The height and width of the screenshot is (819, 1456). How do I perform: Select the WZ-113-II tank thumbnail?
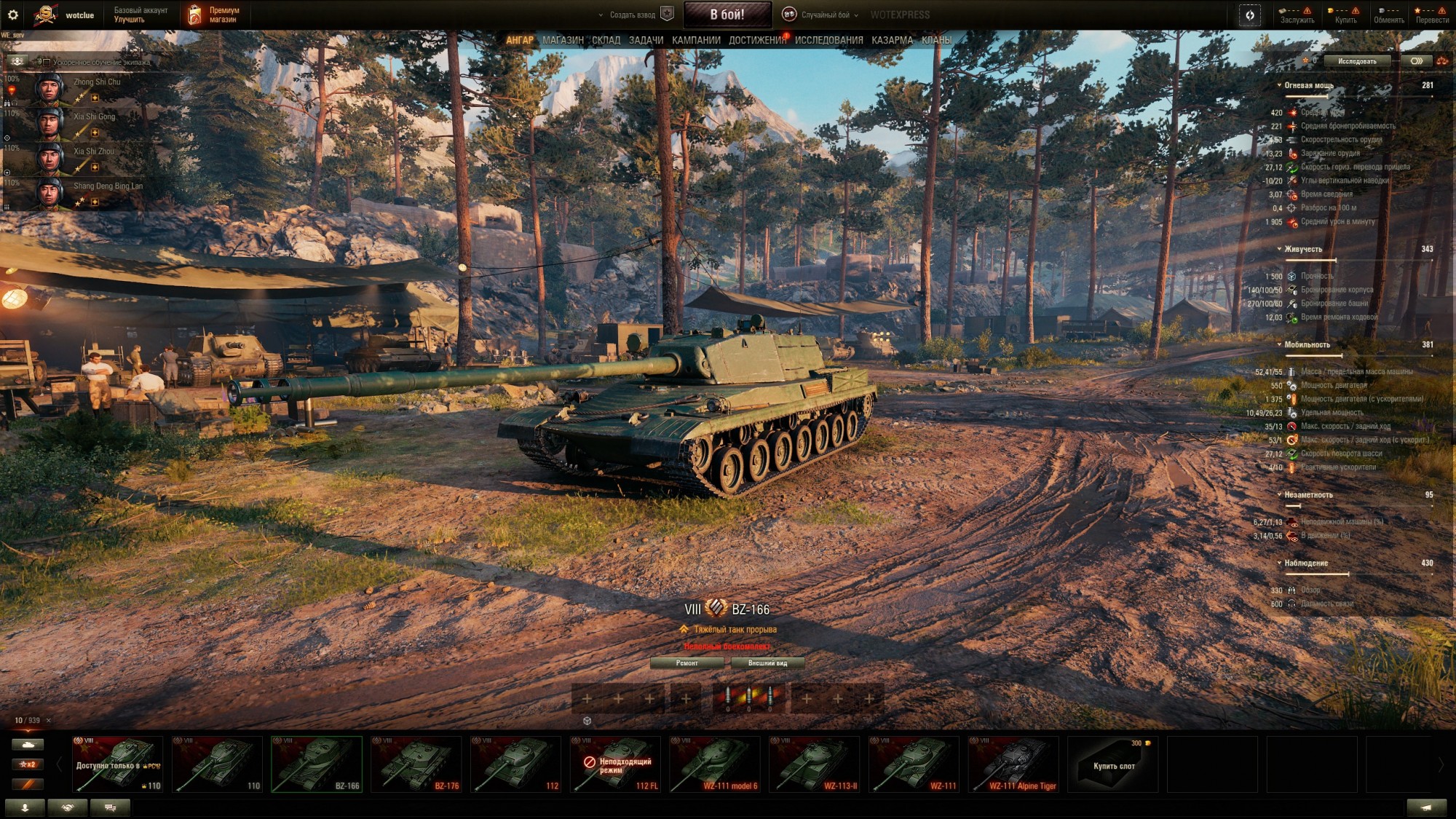point(814,764)
